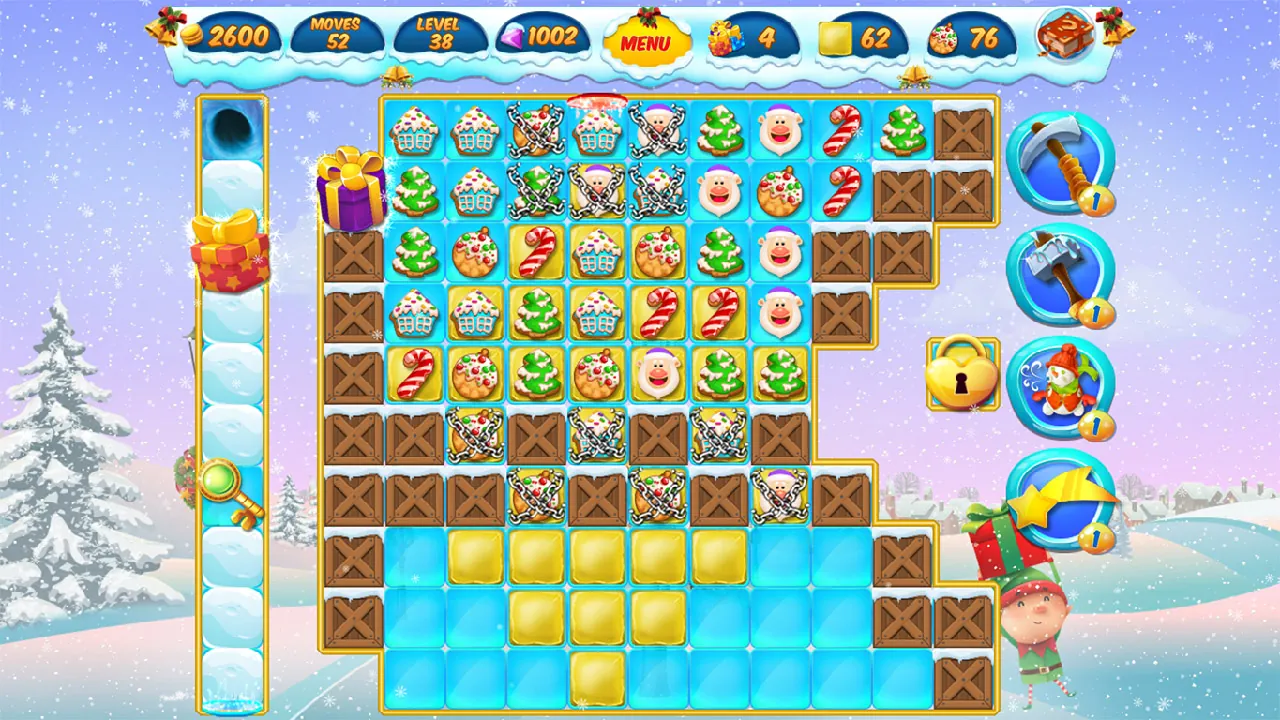Image resolution: width=1280 pixels, height=720 pixels.
Task: Click the golden key on the progress column
Action: point(232,485)
